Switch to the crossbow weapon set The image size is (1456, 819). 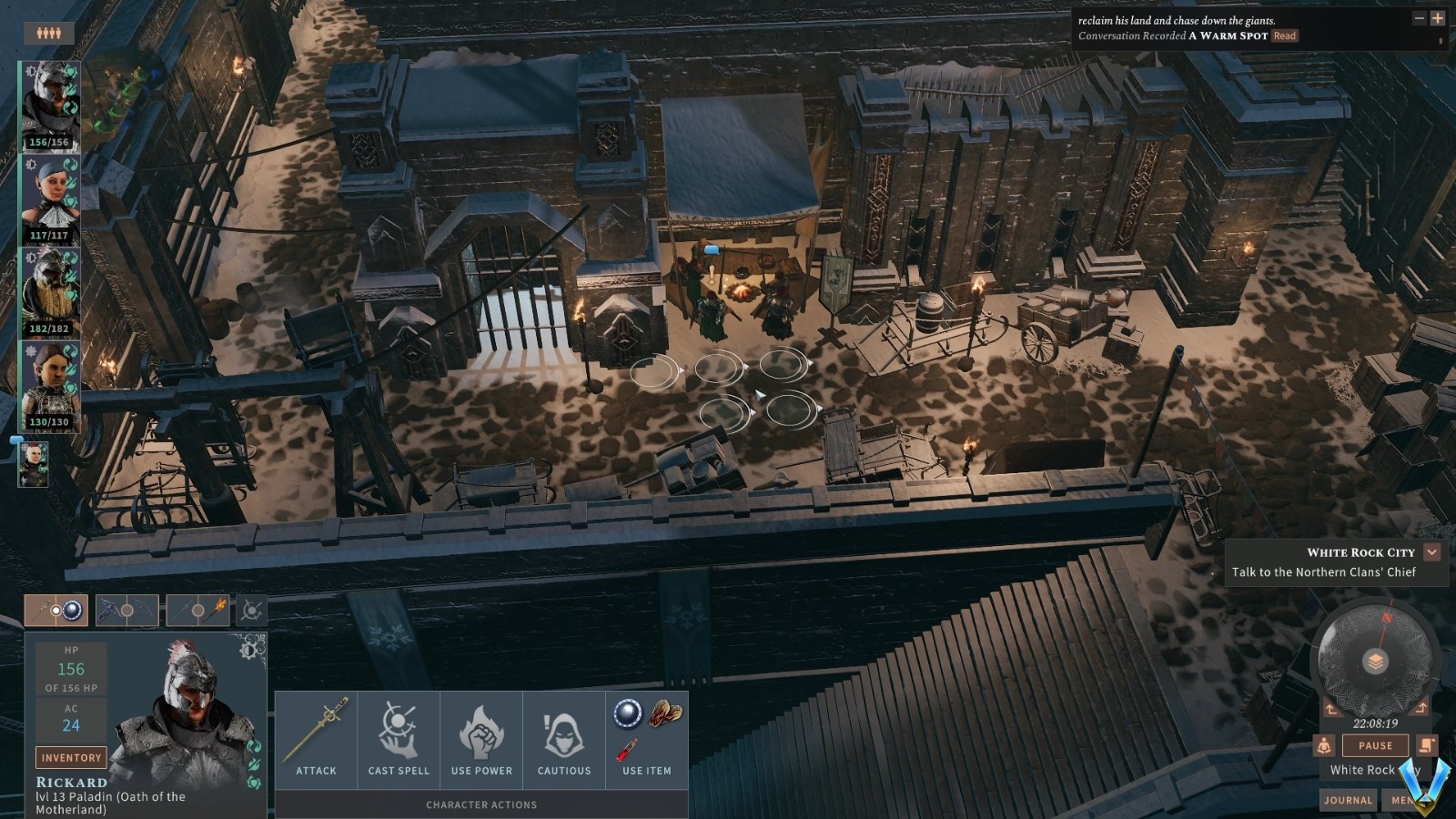tap(127, 610)
